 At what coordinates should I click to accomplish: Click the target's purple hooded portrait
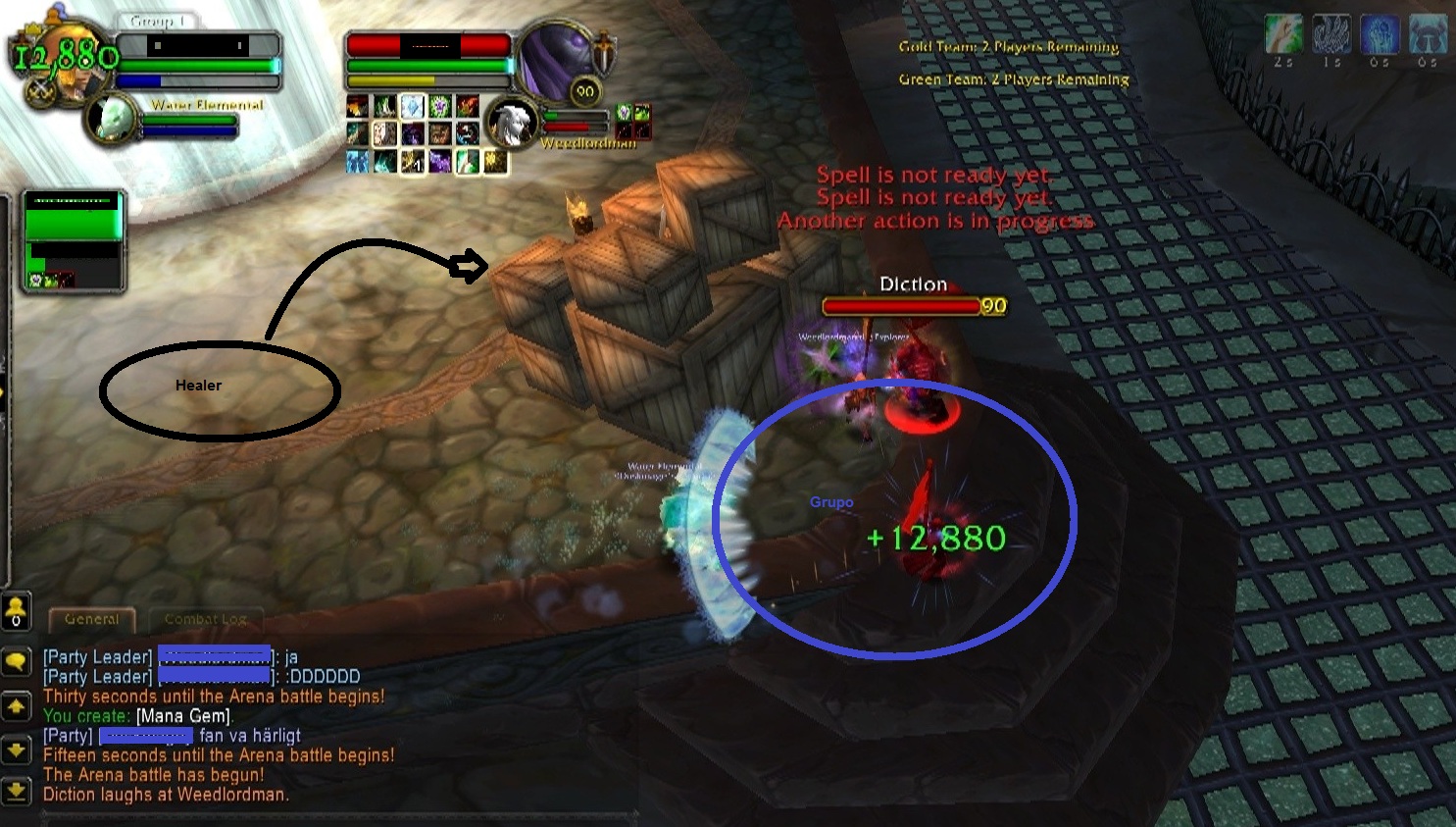[554, 61]
